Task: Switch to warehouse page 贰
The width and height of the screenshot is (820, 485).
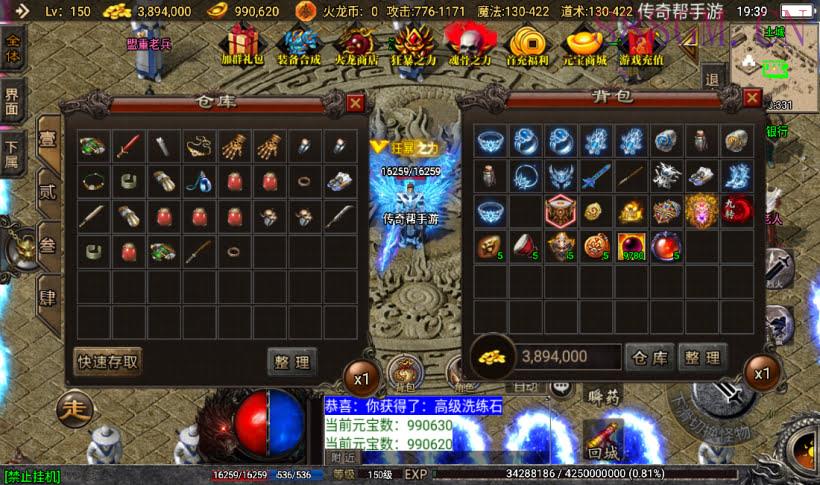Action: pyautogui.click(x=46, y=192)
